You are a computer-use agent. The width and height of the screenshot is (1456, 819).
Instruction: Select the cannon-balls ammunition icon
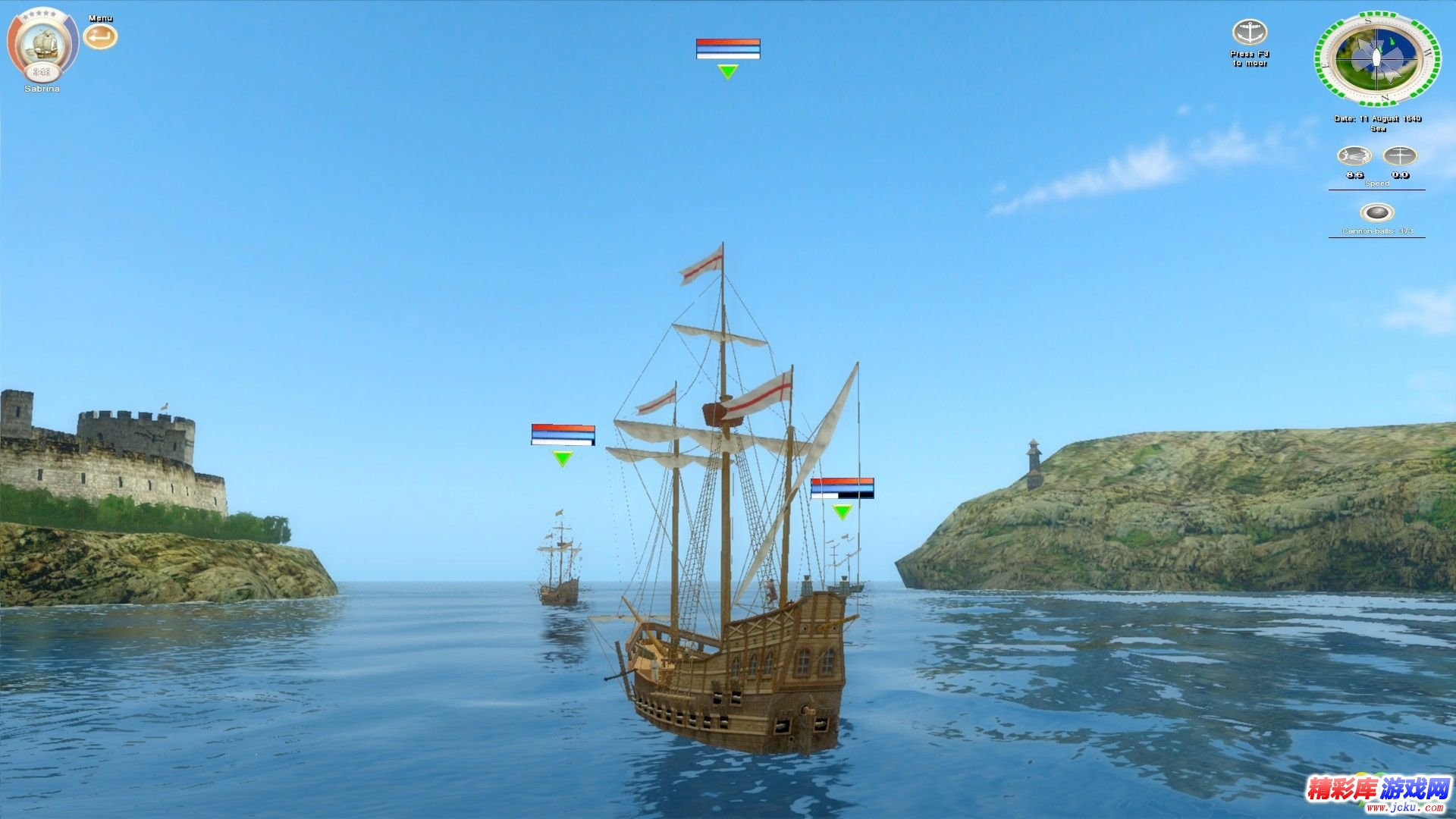coord(1376,212)
